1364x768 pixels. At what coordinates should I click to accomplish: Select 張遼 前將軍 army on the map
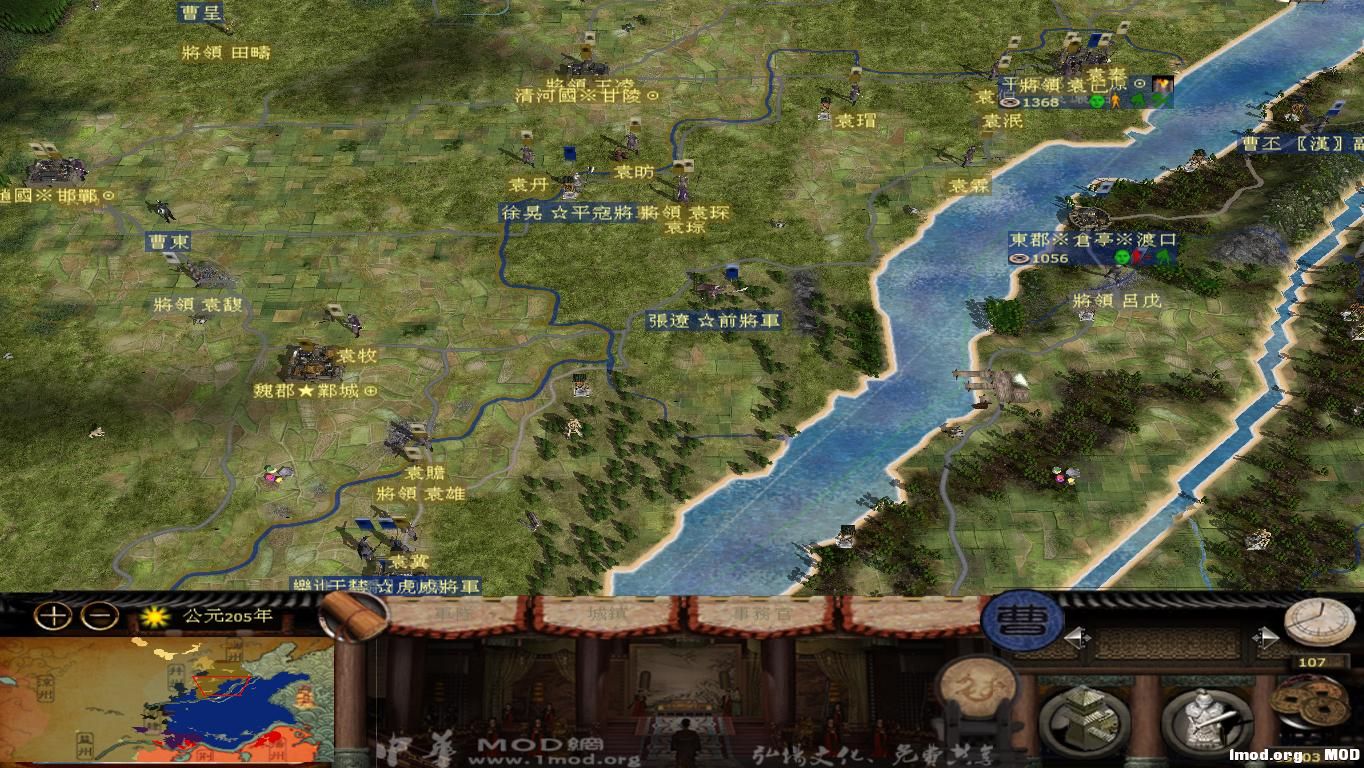point(712,322)
